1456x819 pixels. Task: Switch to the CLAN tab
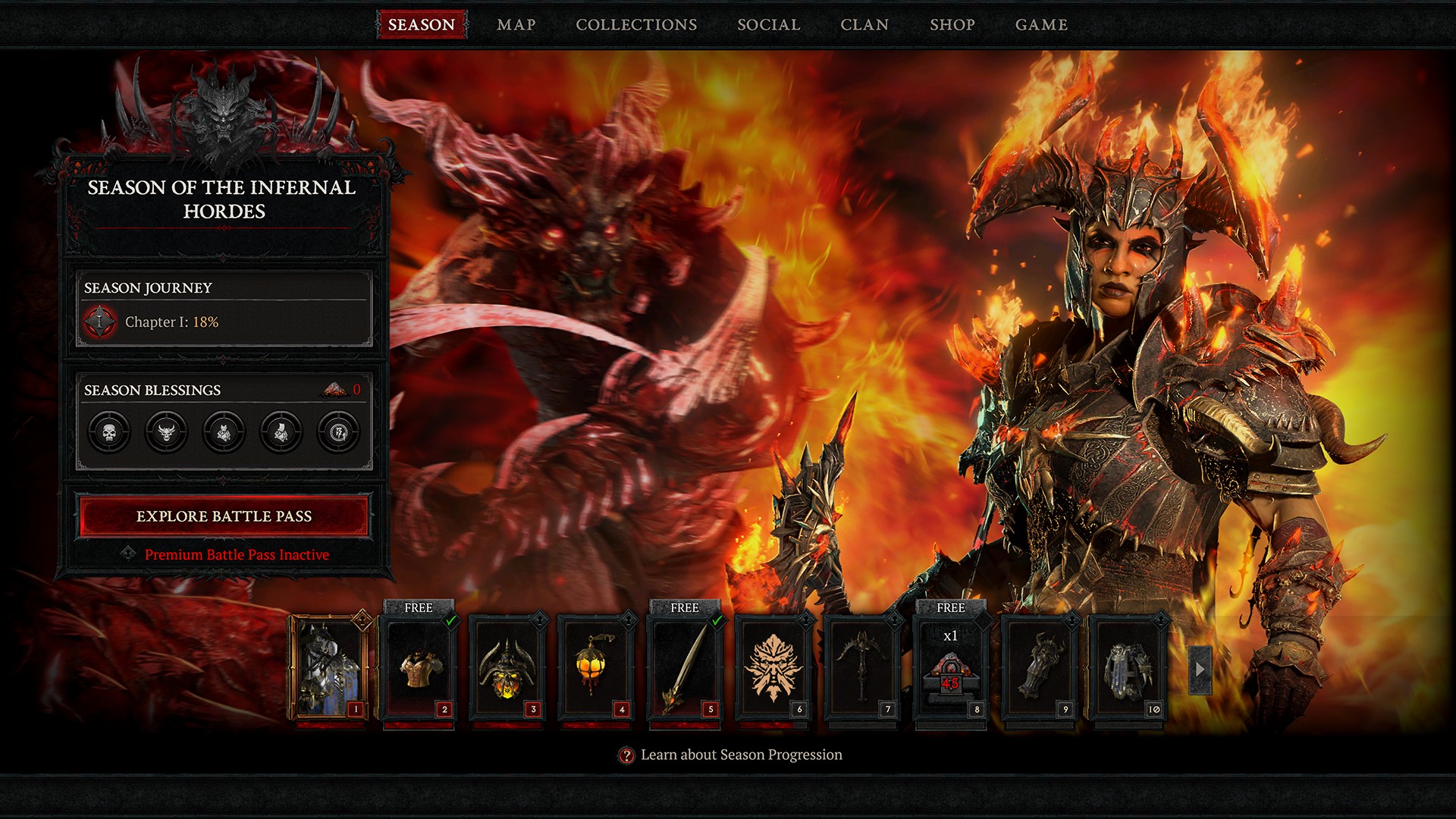[x=865, y=24]
